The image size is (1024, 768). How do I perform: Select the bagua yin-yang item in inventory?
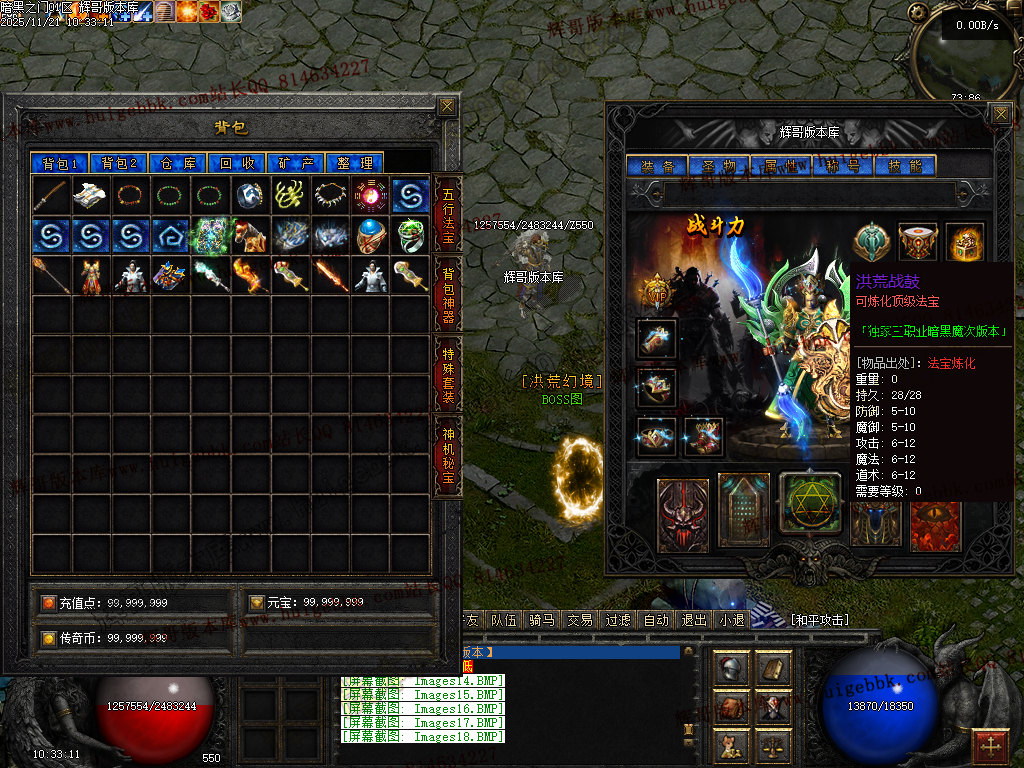(x=371, y=195)
